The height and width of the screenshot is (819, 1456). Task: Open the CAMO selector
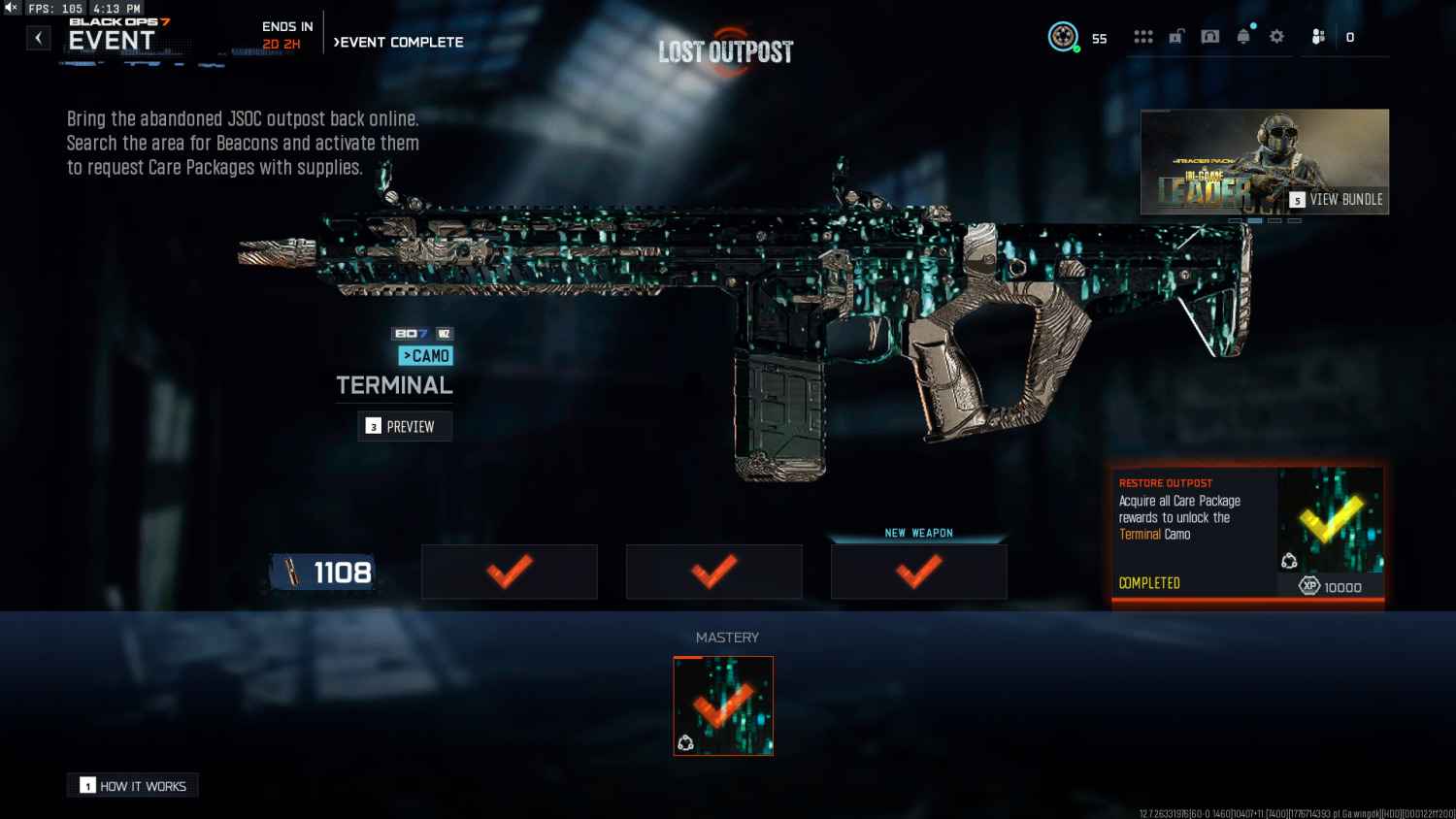[x=425, y=355]
